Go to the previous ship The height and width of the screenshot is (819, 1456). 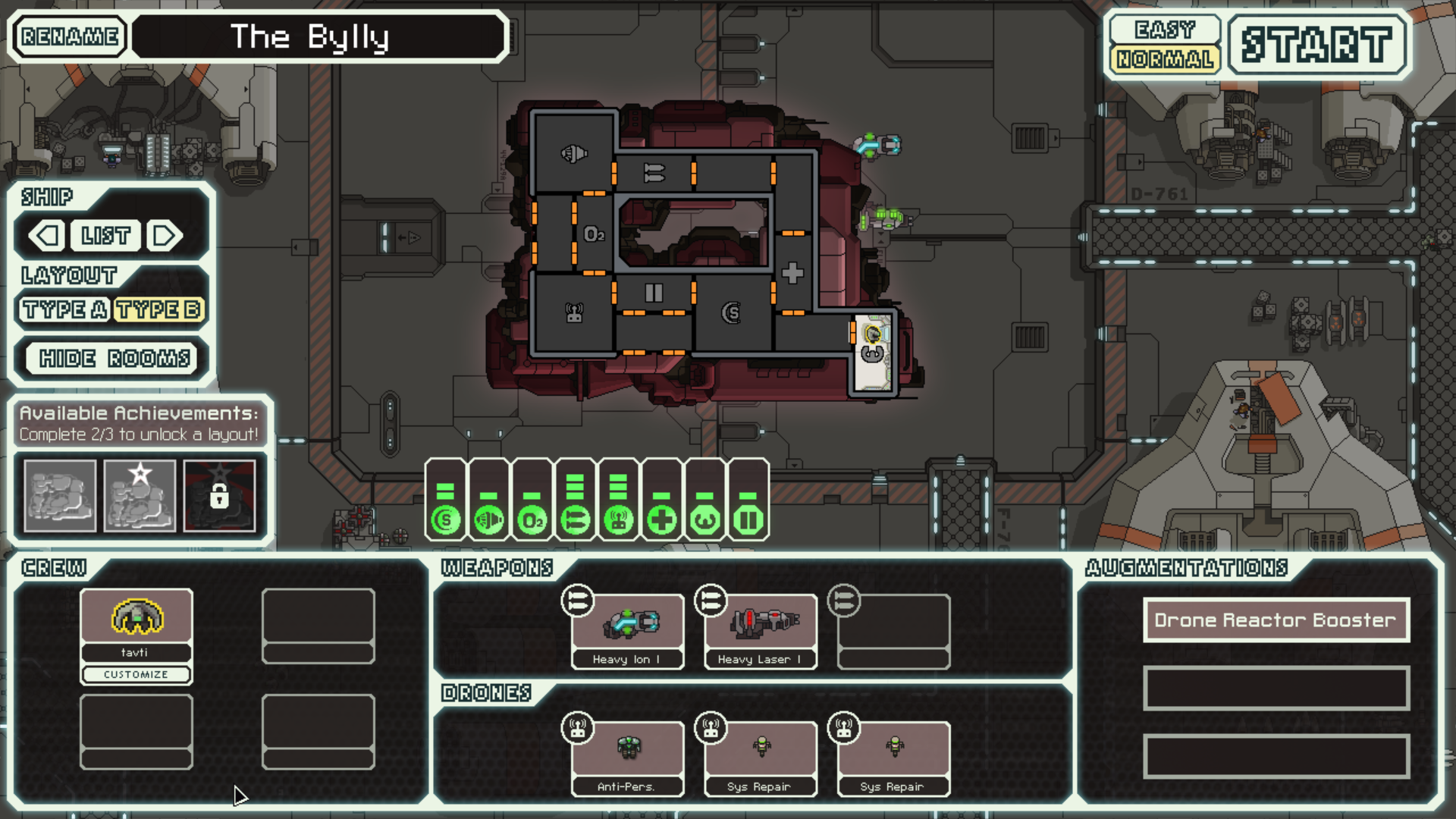[47, 236]
